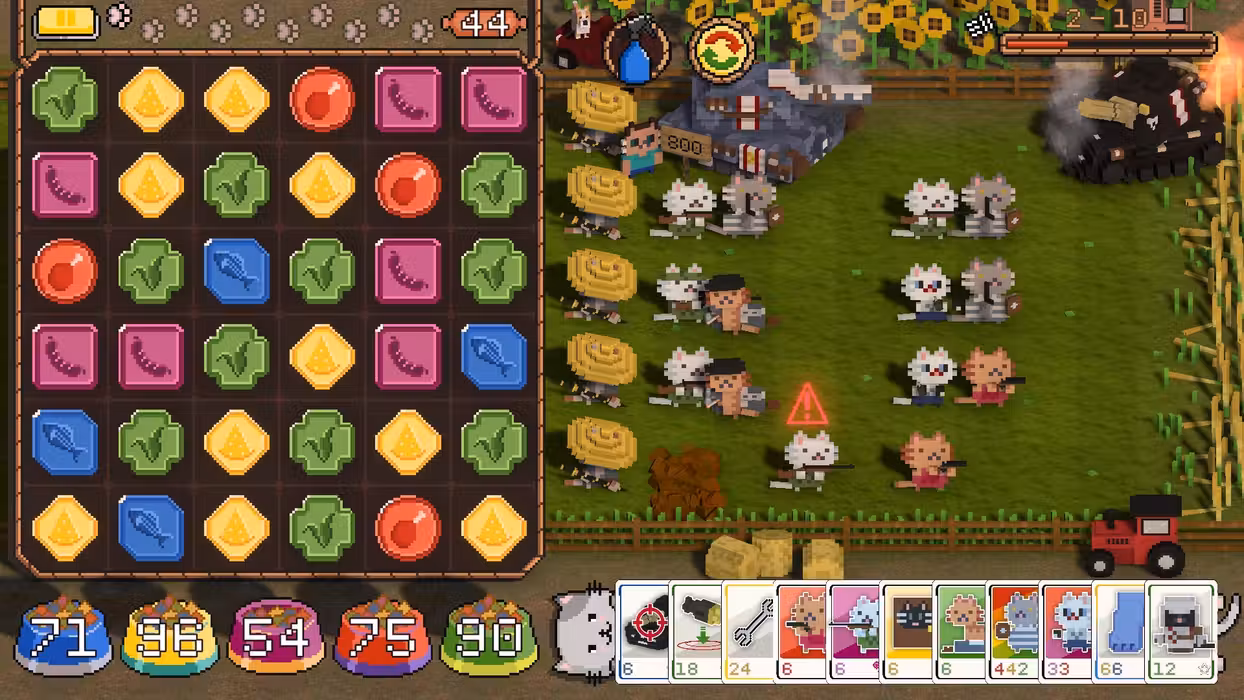
Task: Select the wrench repair card
Action: pos(749,630)
